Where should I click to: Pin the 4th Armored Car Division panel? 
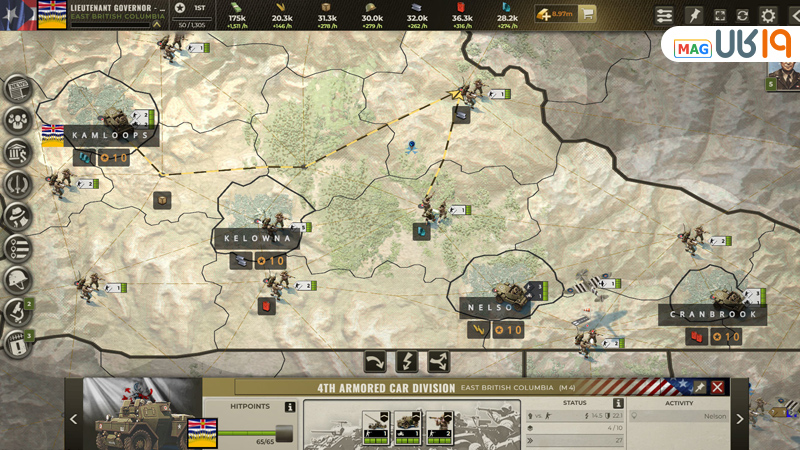pos(700,387)
